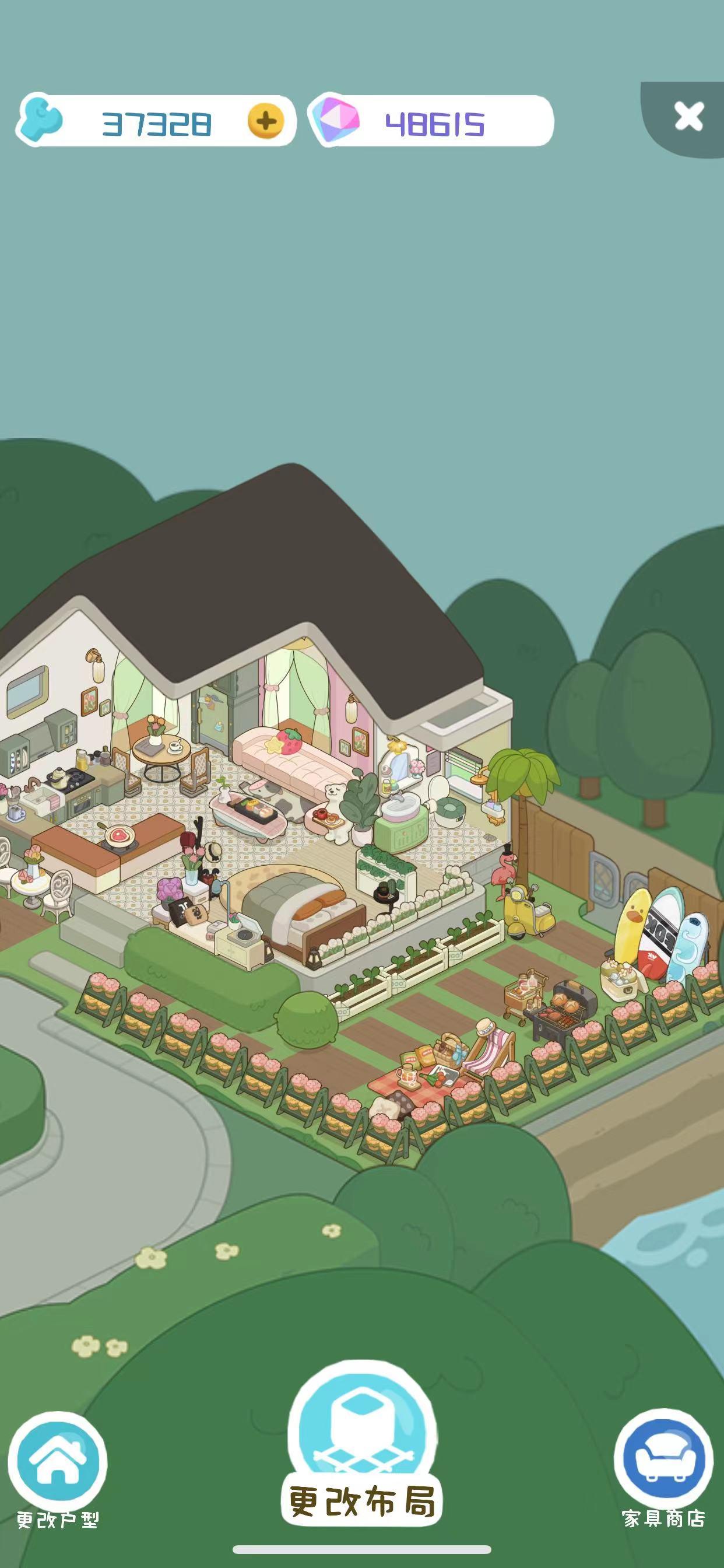The image size is (724, 1568).
Task: Tap the yellow plus to add coins
Action: point(266,121)
